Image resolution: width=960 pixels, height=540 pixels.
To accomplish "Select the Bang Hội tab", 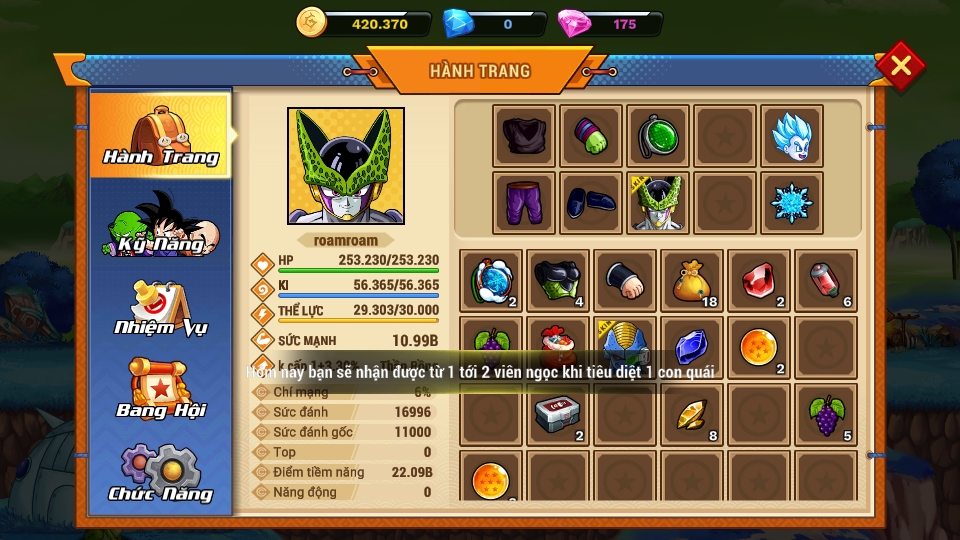I will click(160, 388).
